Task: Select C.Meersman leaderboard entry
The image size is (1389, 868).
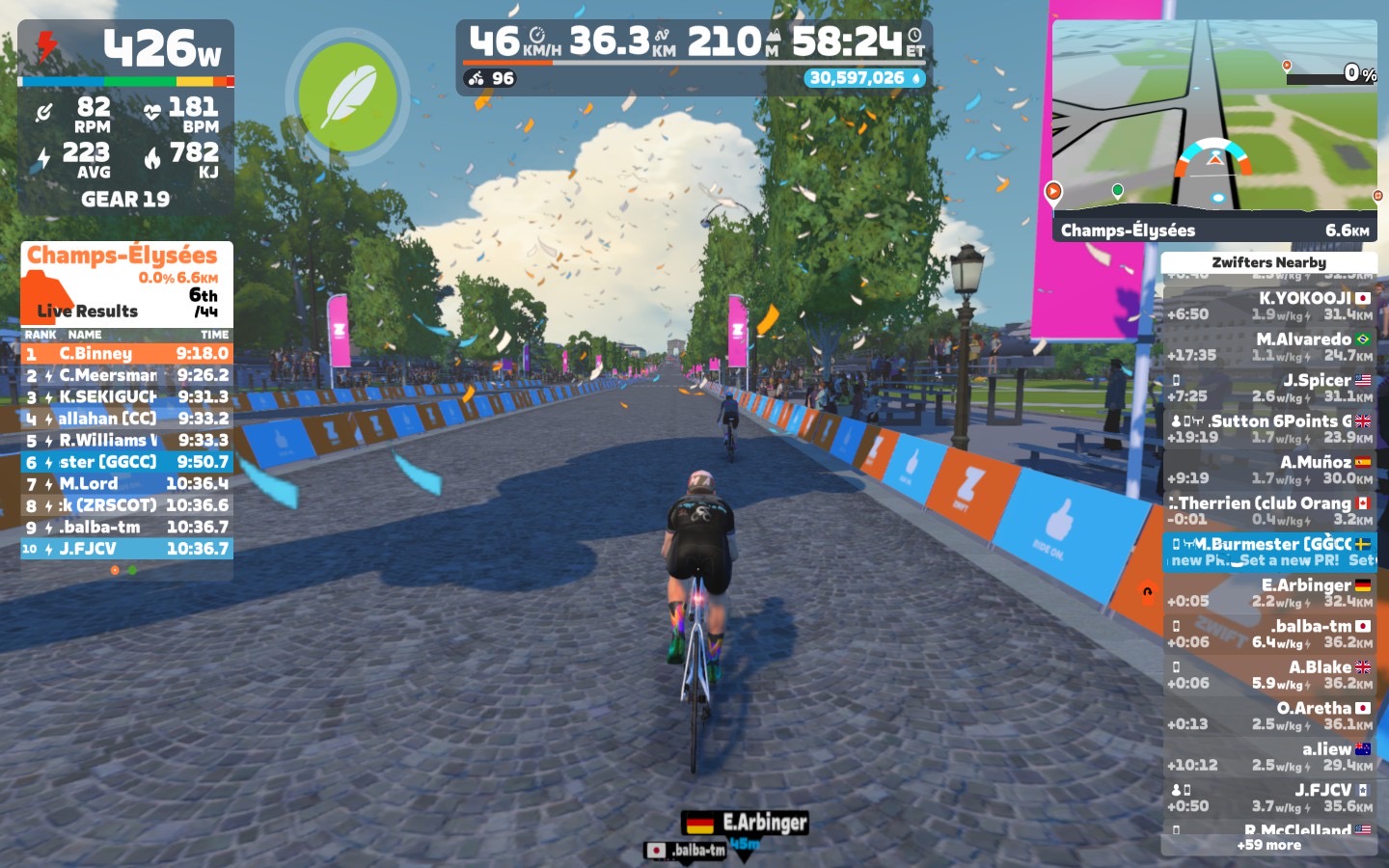Action: click(126, 375)
